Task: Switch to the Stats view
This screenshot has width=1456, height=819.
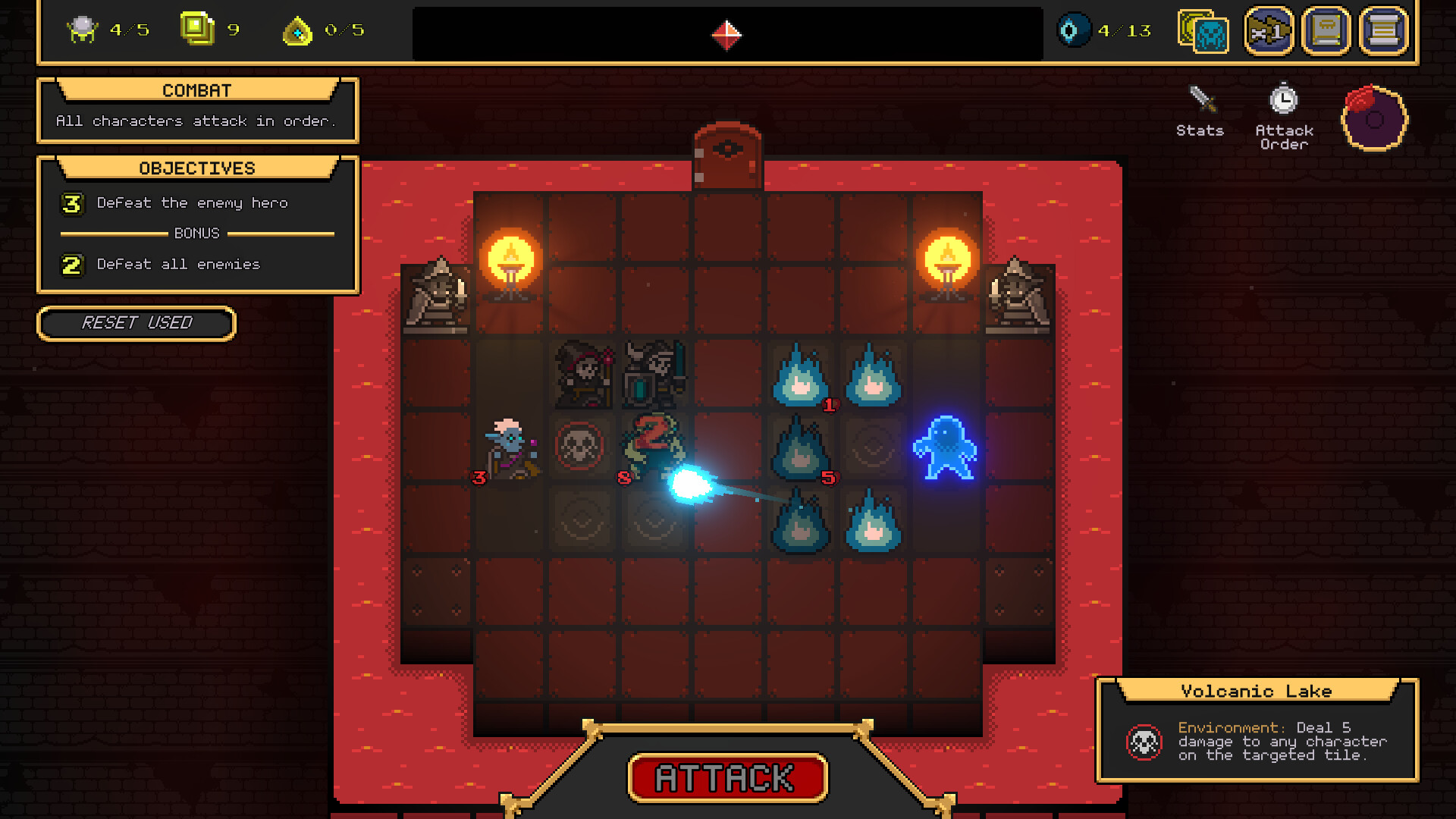Action: coord(1200,114)
